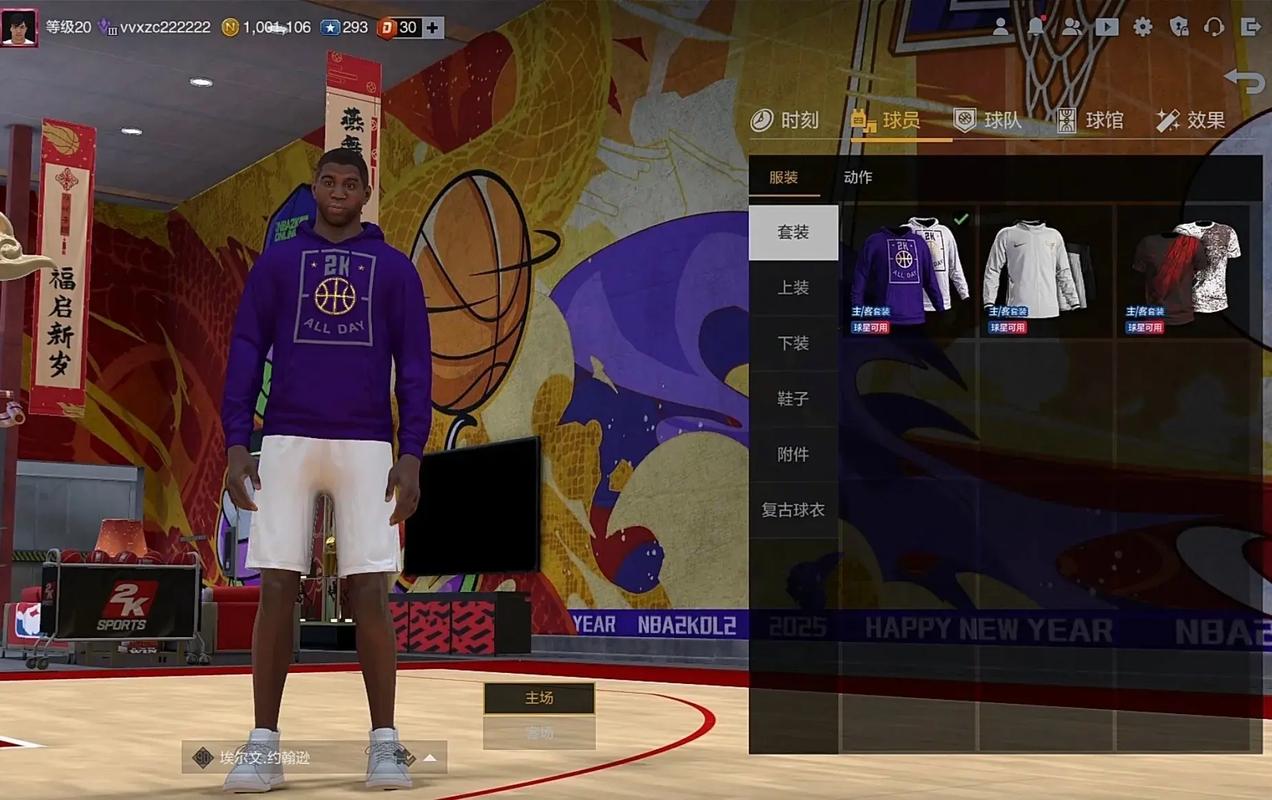This screenshot has width=1272, height=800.
Task: Choose the red and white splatter shirt set
Action: (x=1184, y=271)
